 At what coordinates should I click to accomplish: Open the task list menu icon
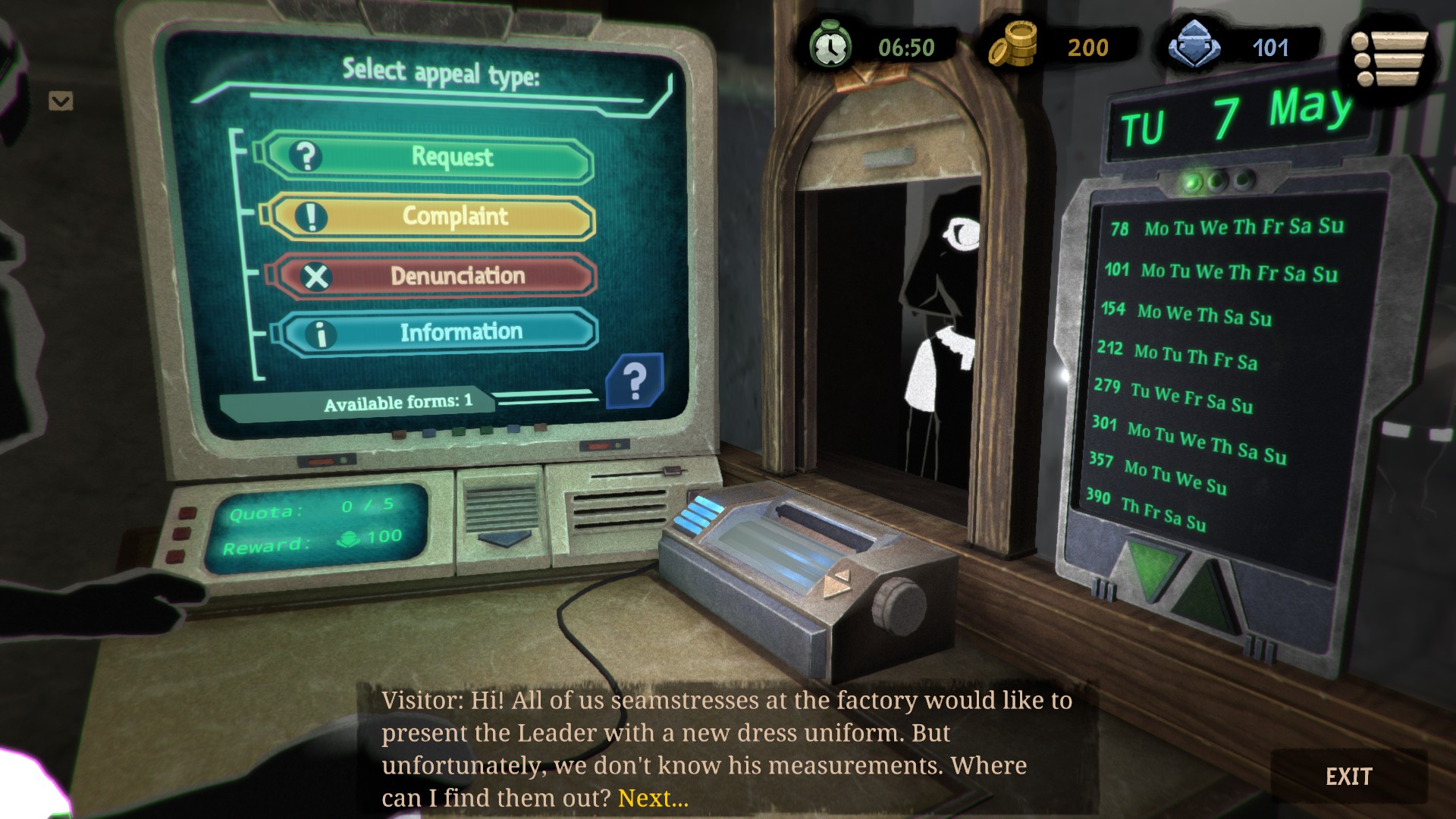(x=1389, y=58)
